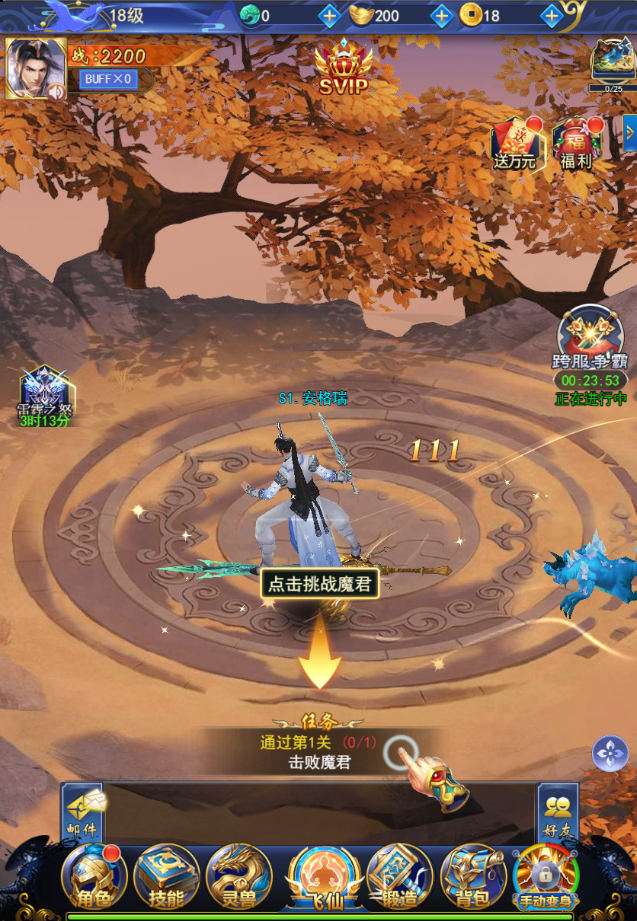Add gold ingots with the plus button
The image size is (637, 921).
click(441, 16)
